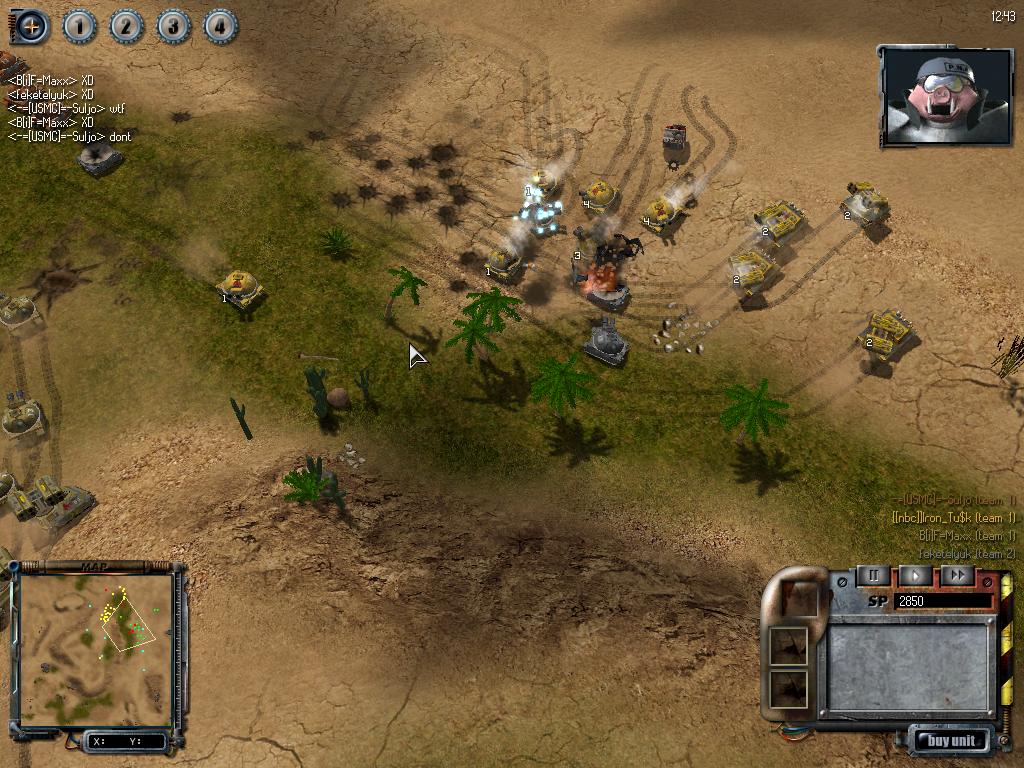The height and width of the screenshot is (768, 1024).
Task: Select control group 3
Action: [x=174, y=26]
